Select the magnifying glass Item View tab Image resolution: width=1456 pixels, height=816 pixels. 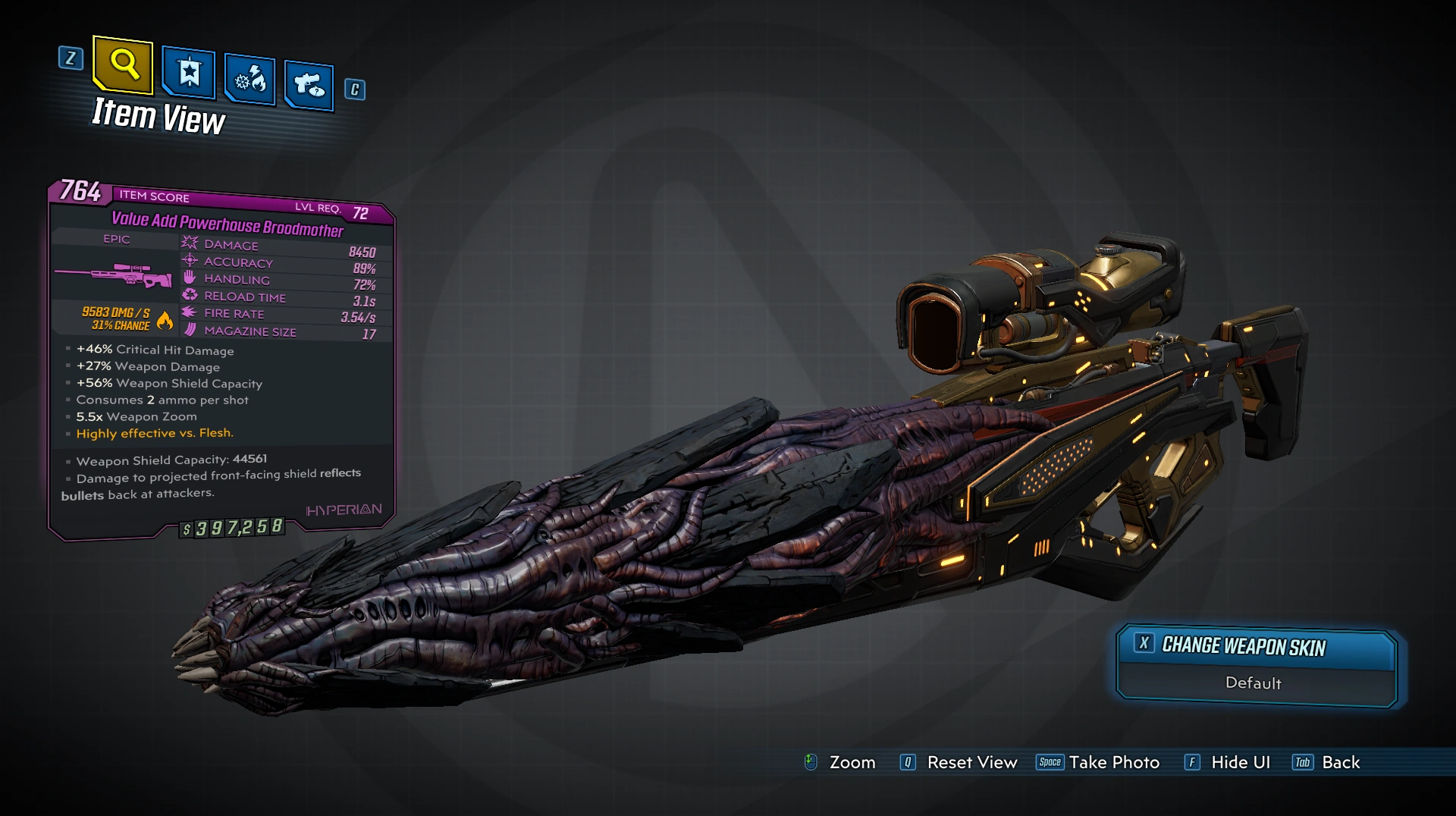pyautogui.click(x=124, y=64)
